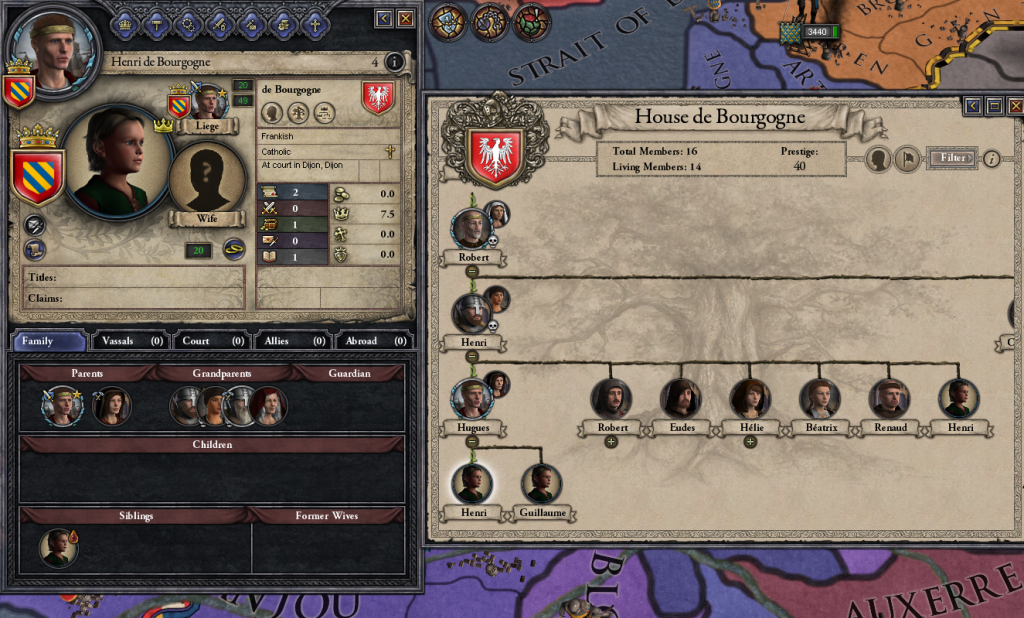Select Hugues portrait in the dynasty tree

coord(471,398)
